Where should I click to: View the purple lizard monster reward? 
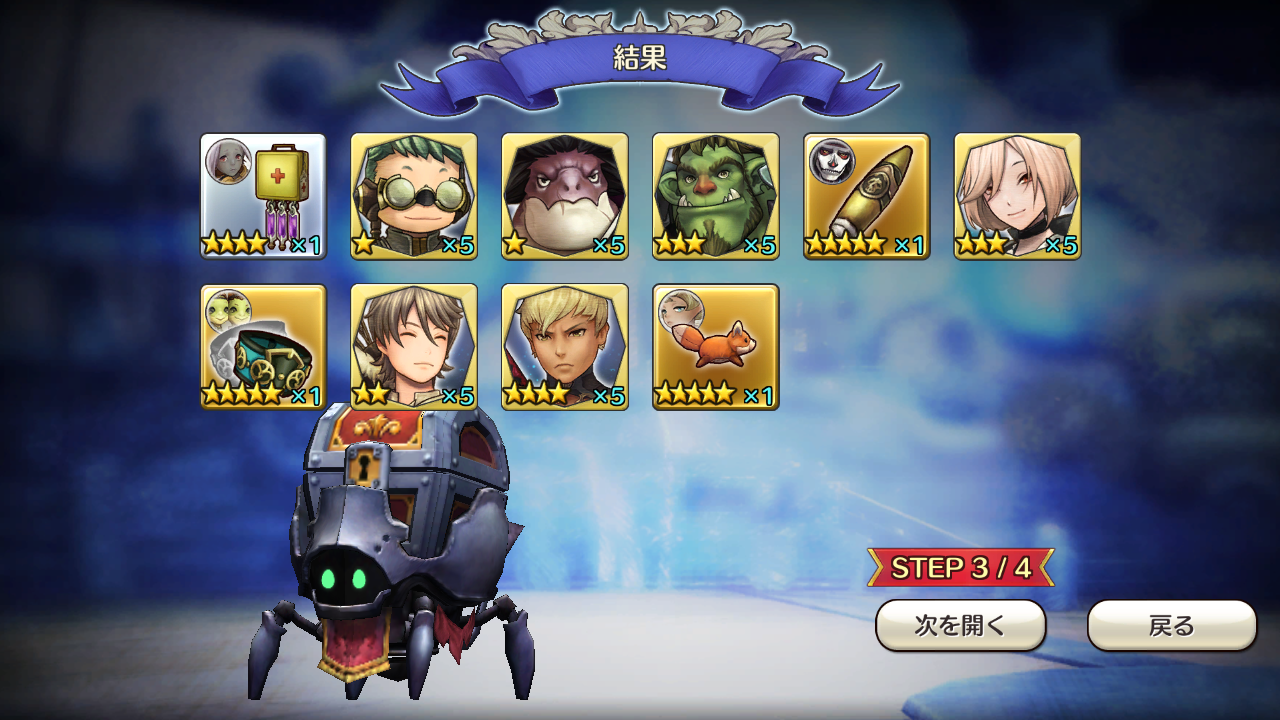point(565,196)
